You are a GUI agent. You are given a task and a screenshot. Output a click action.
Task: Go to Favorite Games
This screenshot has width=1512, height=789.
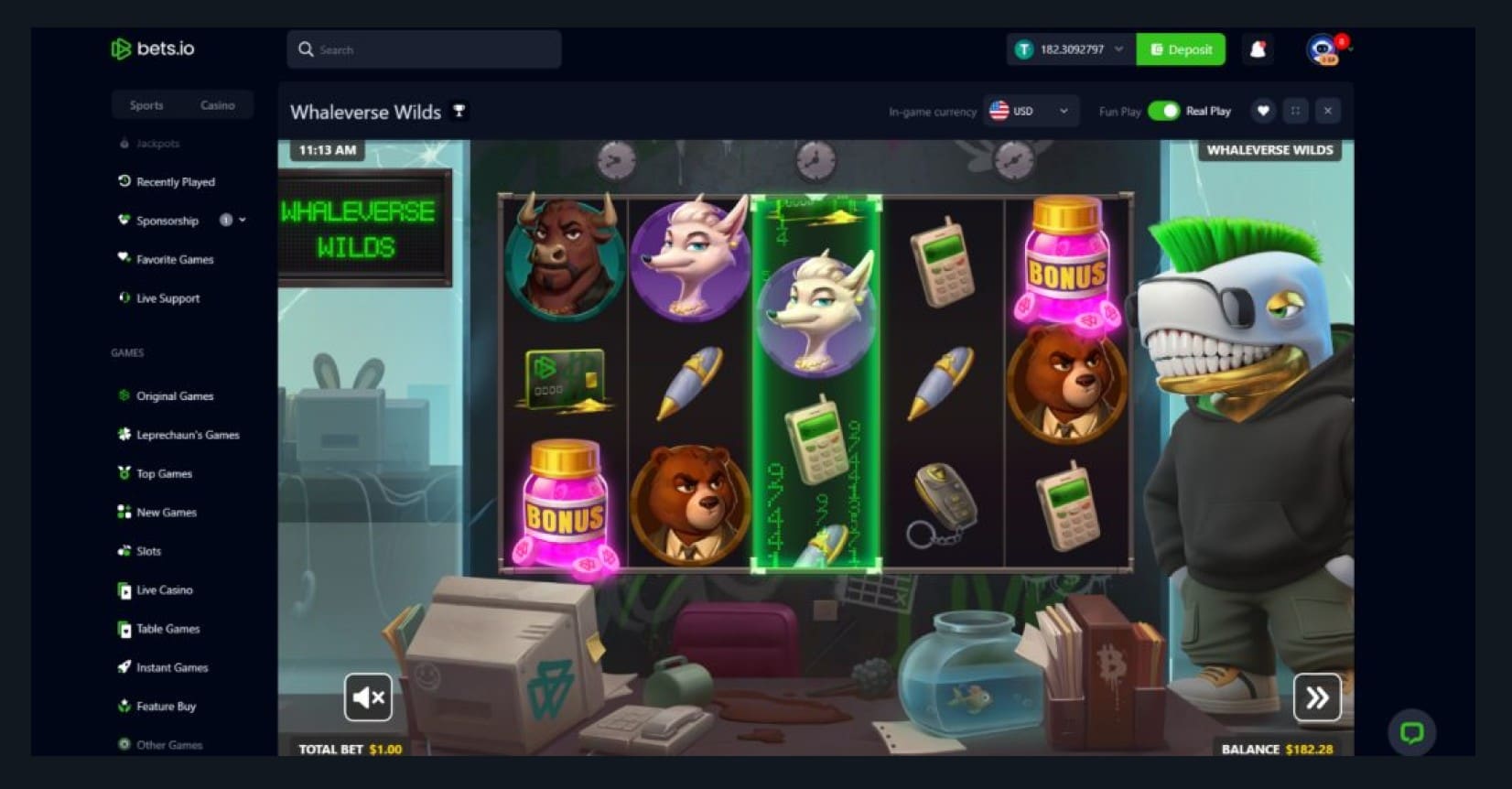(174, 260)
